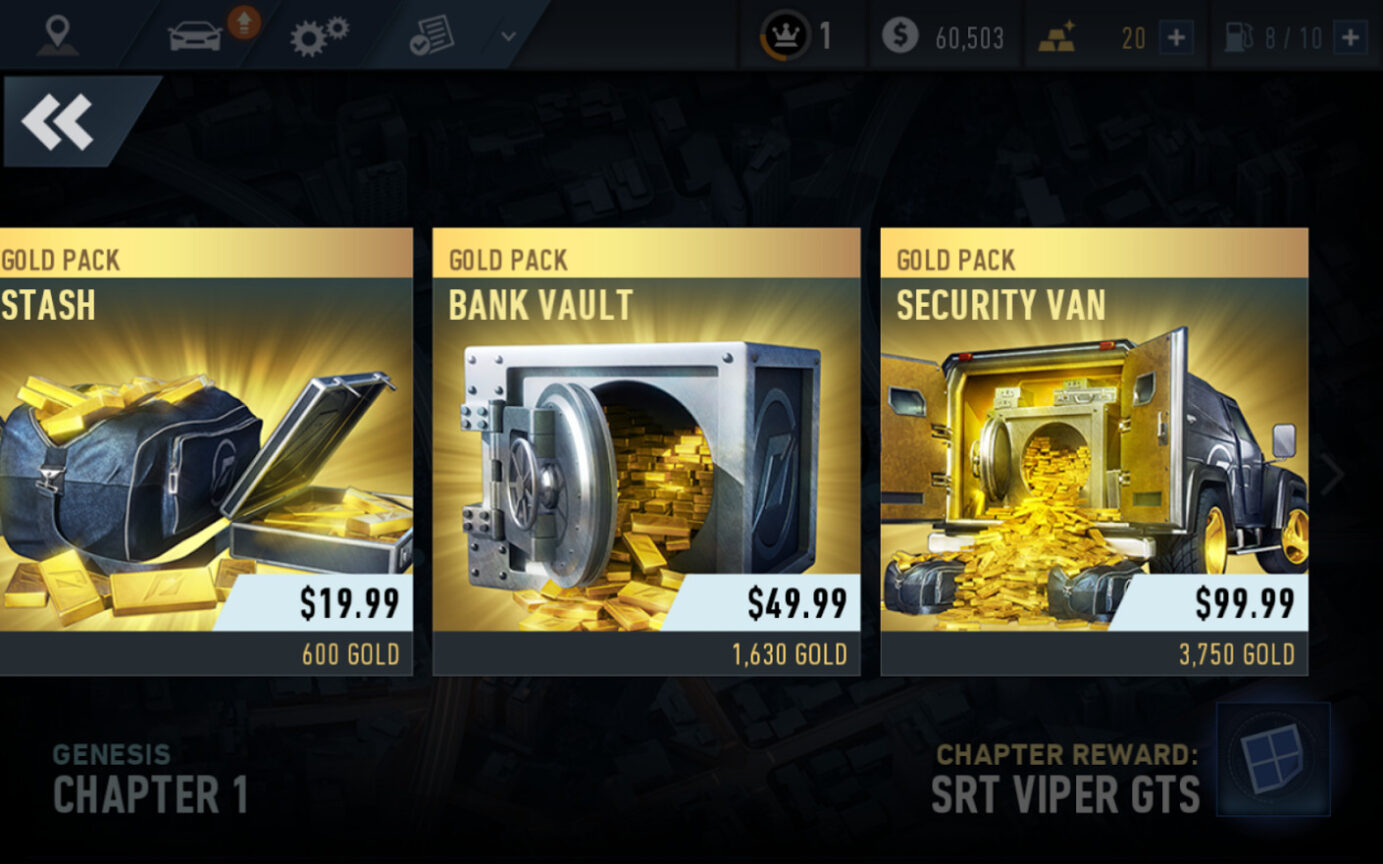Check the crown reputation level icon

coord(785,38)
